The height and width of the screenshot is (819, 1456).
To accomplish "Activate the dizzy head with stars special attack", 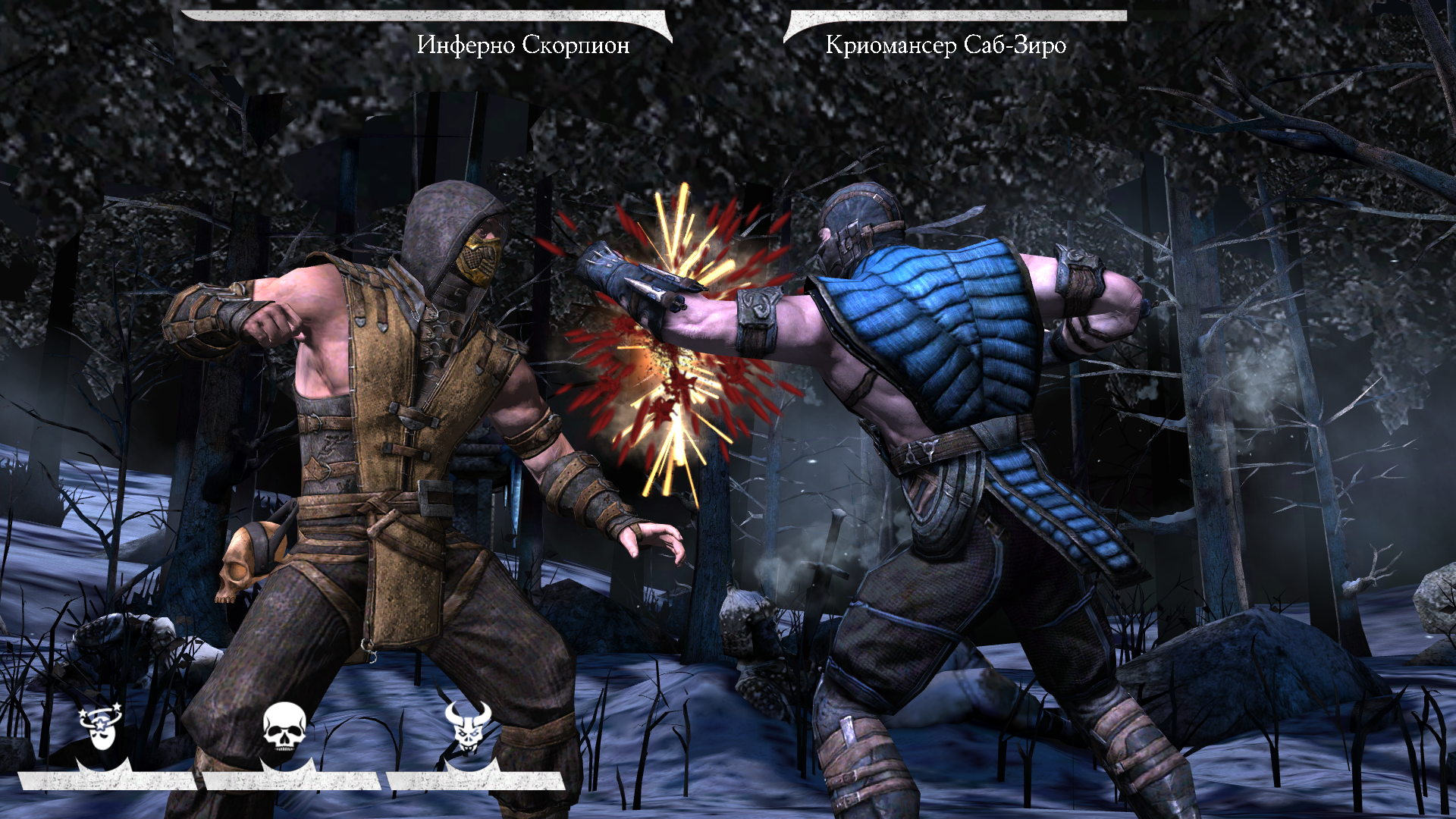I will pyautogui.click(x=101, y=726).
